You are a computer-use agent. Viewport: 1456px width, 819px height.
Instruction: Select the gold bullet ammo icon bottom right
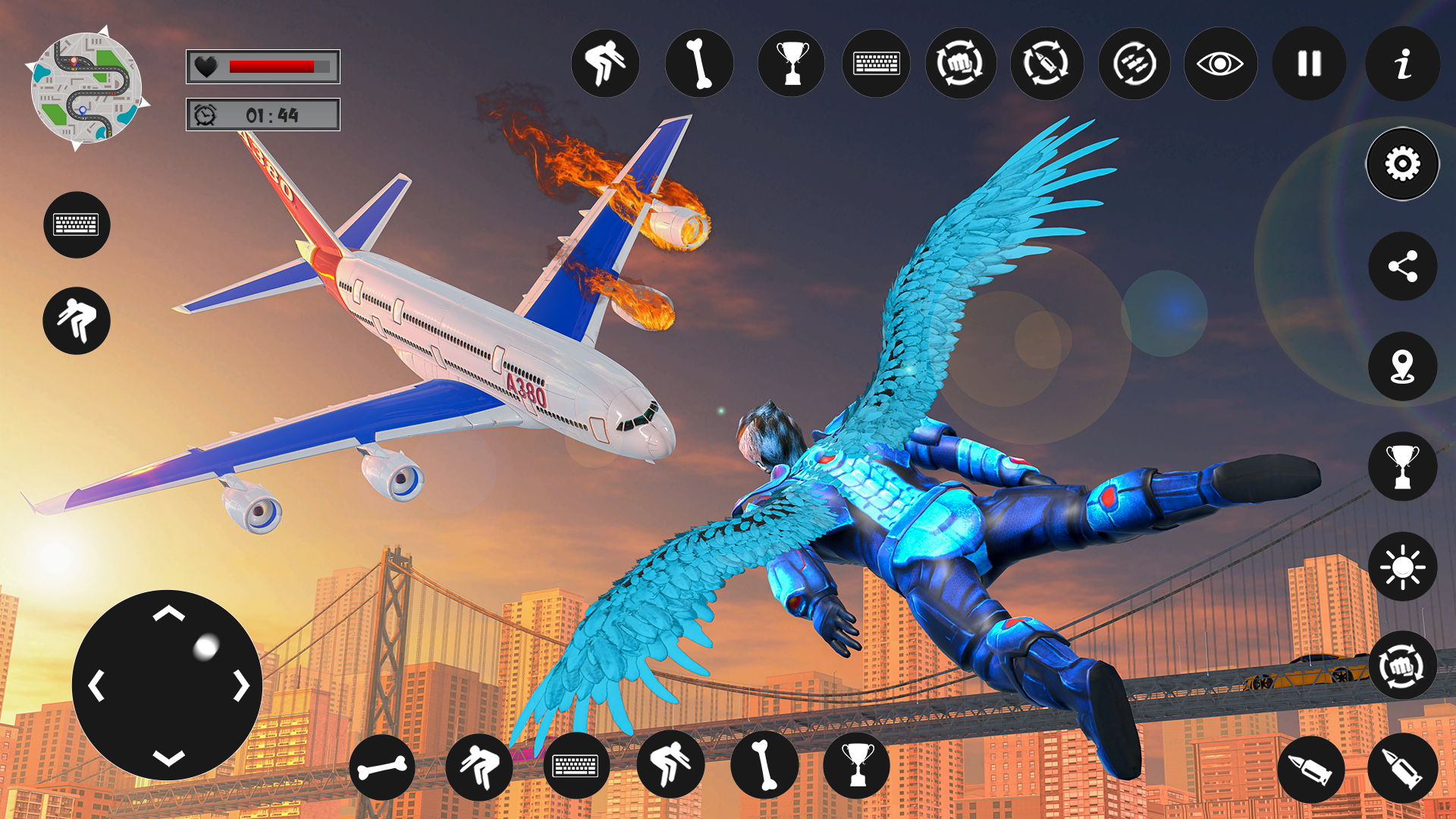pos(1312,770)
